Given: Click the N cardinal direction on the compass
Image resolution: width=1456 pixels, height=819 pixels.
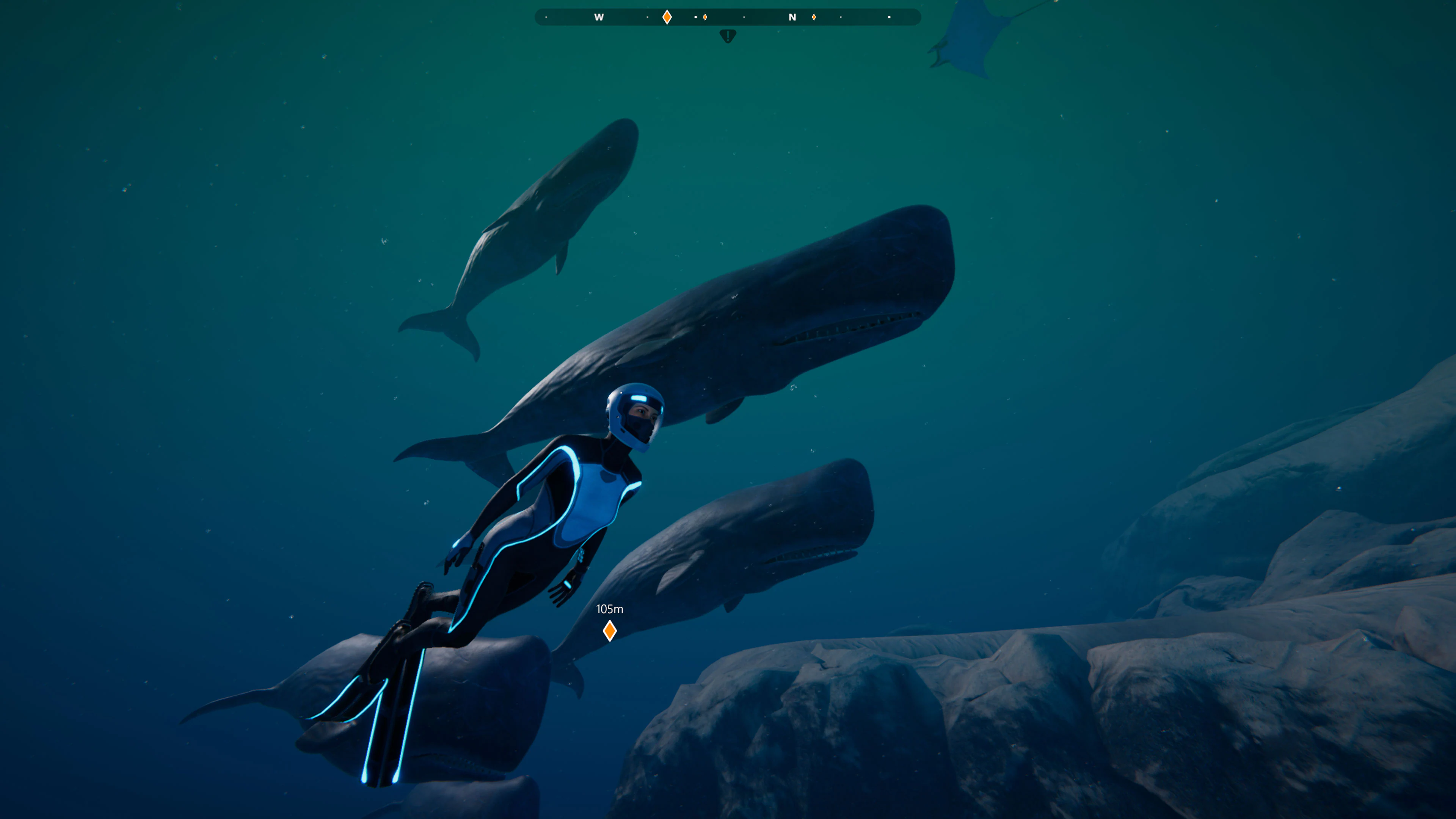Looking at the screenshot, I should tap(793, 17).
